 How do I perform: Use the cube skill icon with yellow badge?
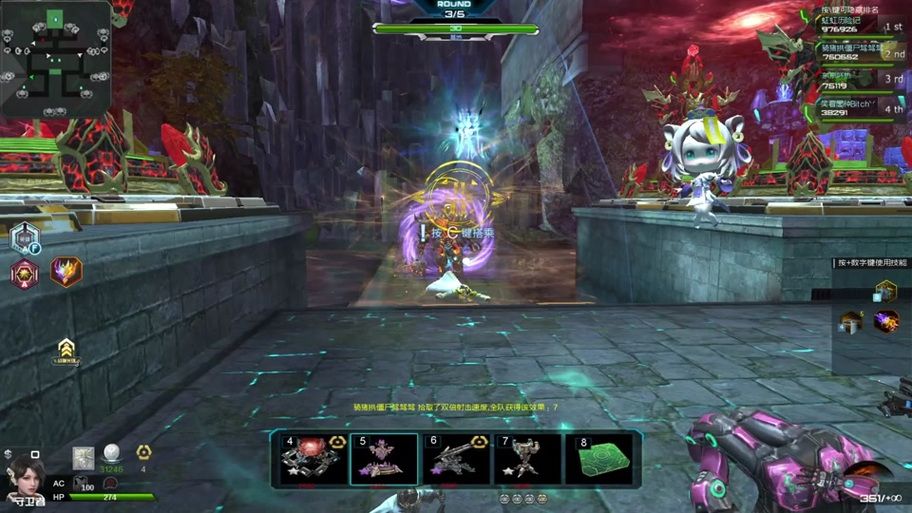884,291
